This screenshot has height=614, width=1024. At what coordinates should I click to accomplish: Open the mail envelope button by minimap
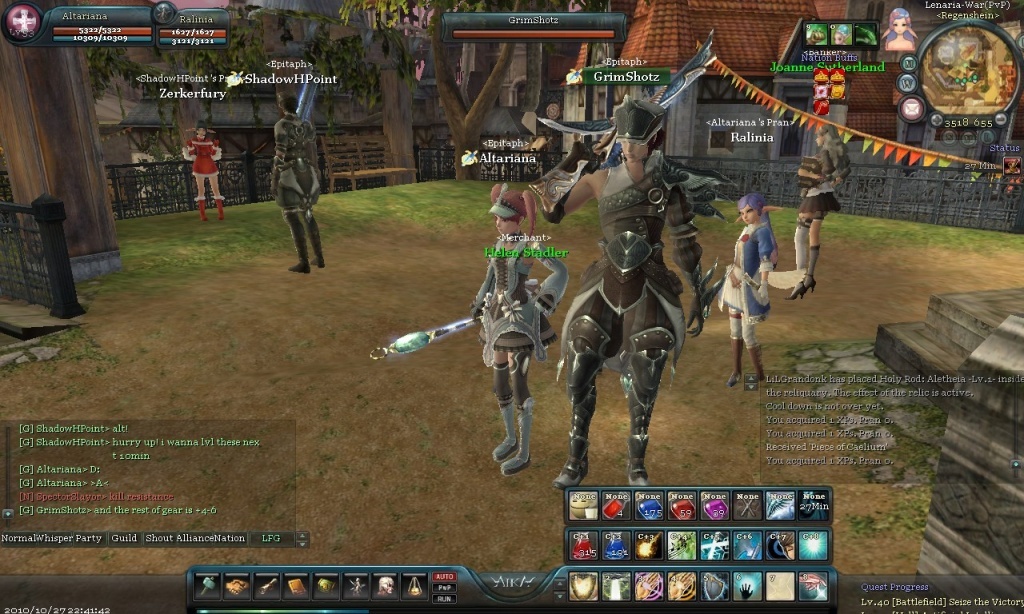click(911, 108)
